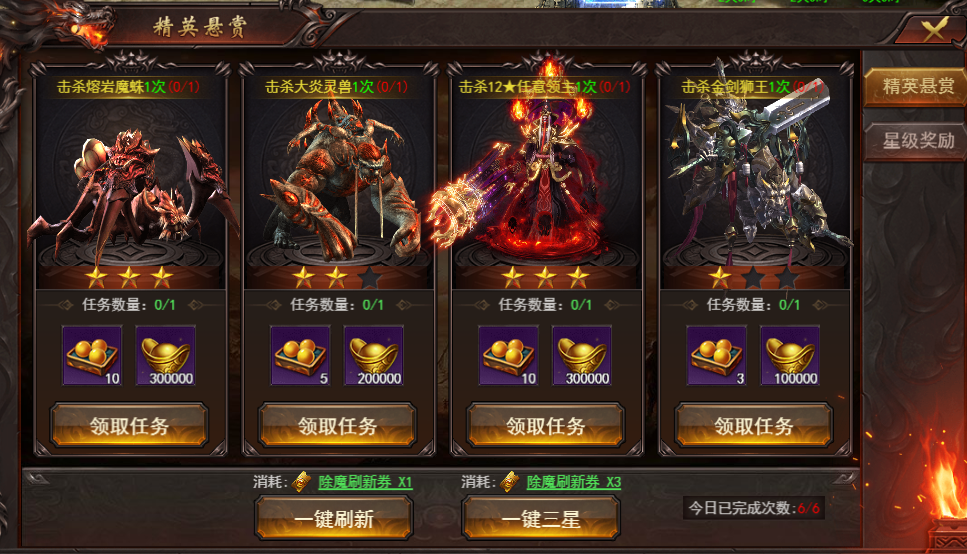
Task: Claim the 12-star lord kill task
Action: coord(545,426)
